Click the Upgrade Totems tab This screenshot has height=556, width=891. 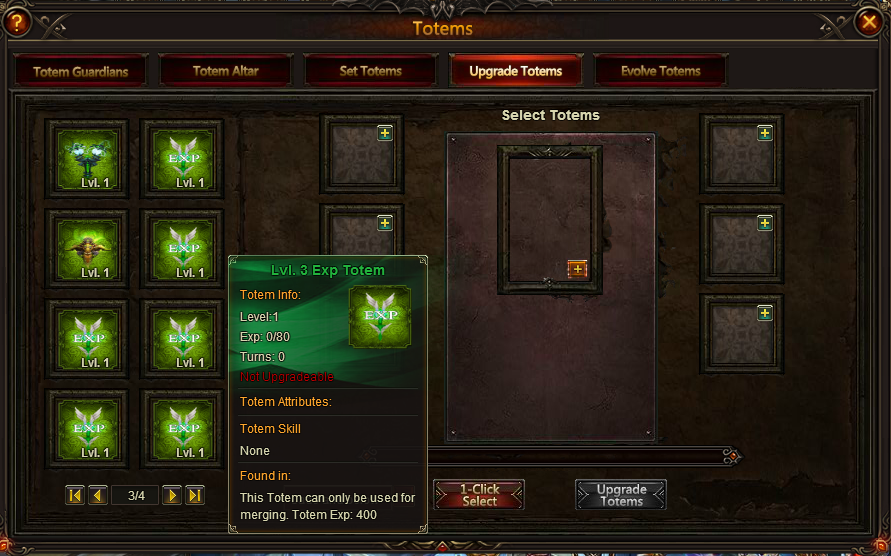click(515, 71)
